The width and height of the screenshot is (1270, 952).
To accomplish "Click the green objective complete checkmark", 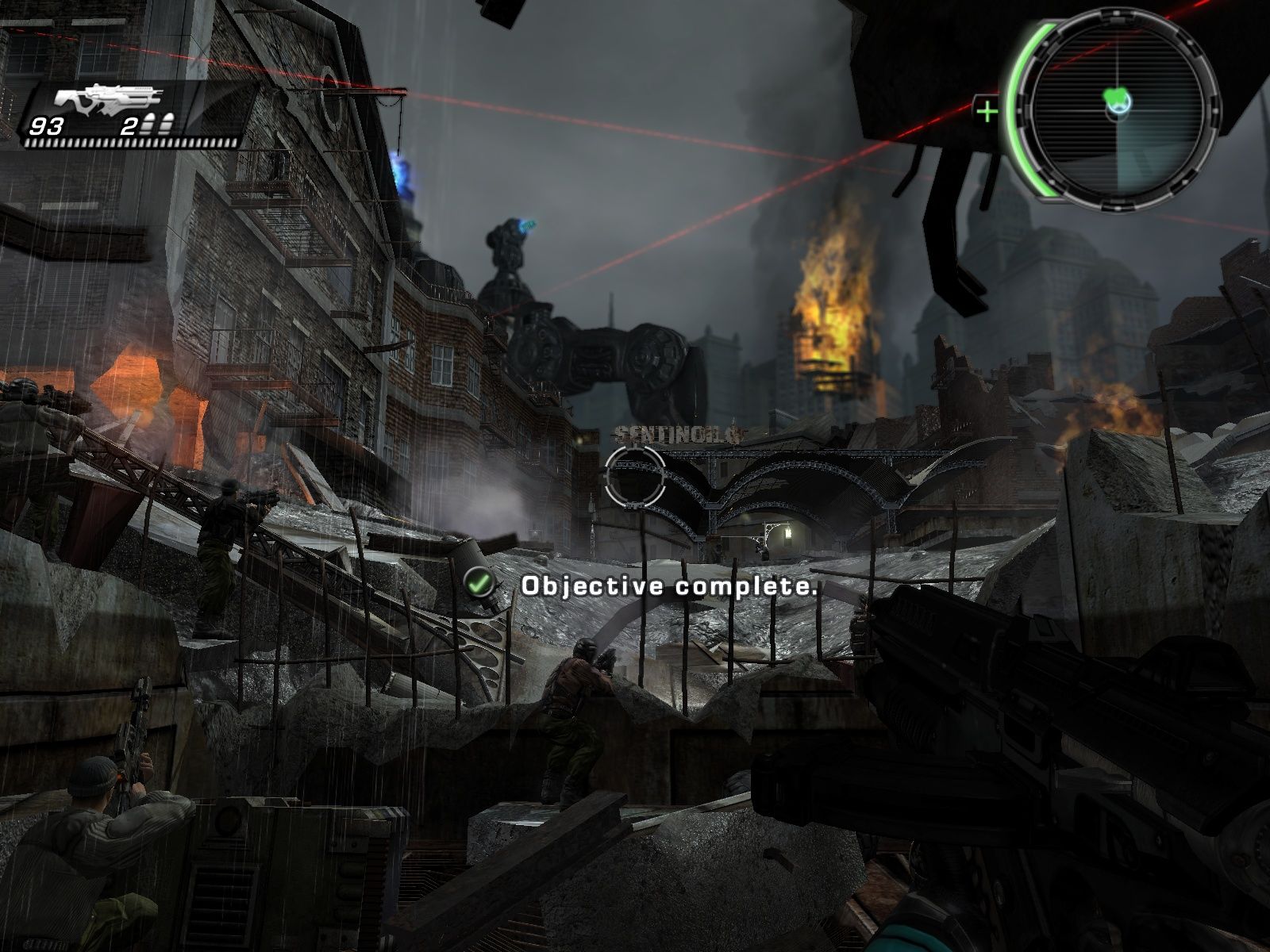I will (x=479, y=585).
